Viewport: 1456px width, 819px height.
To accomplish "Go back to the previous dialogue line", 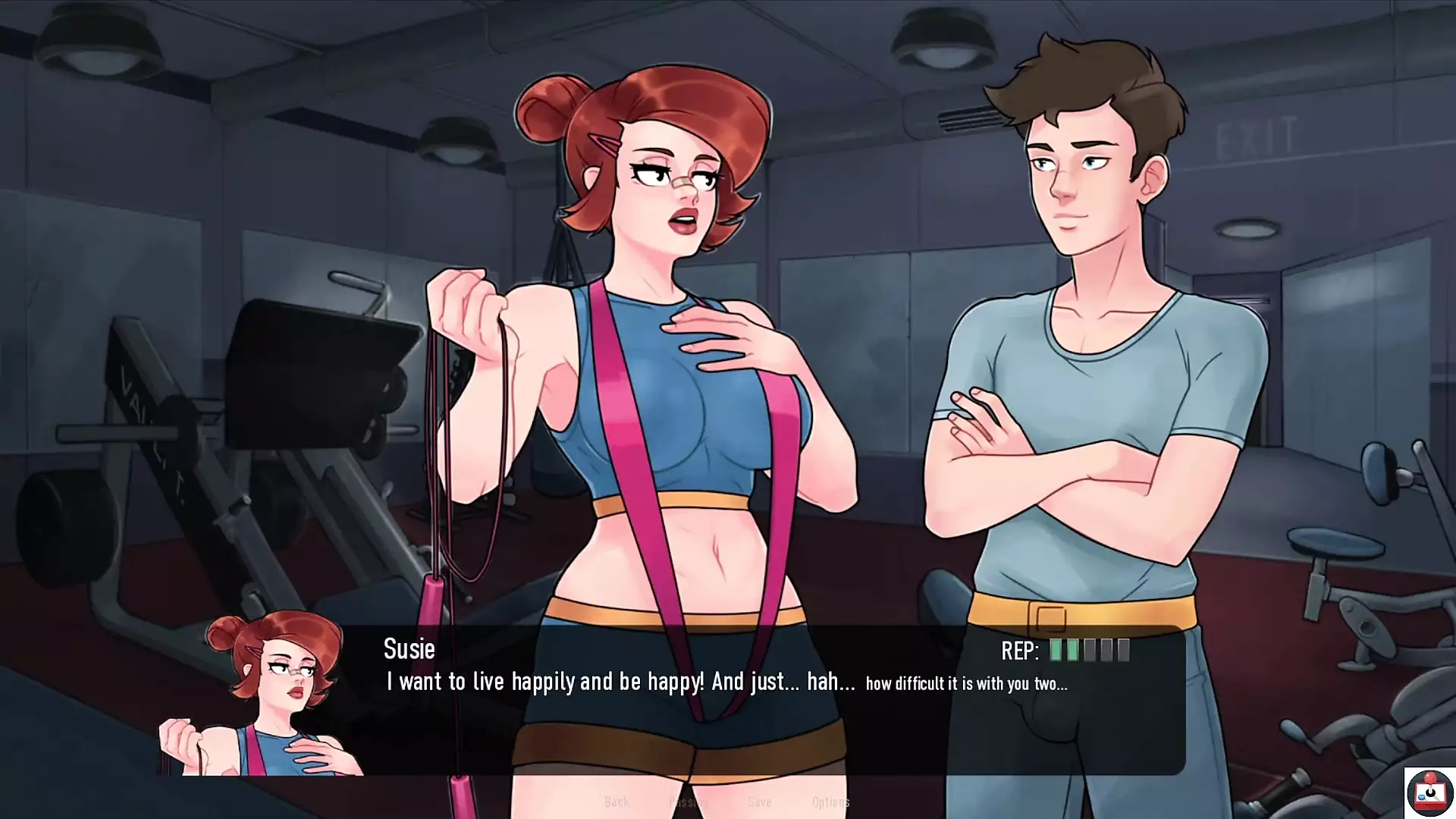I will tap(617, 802).
